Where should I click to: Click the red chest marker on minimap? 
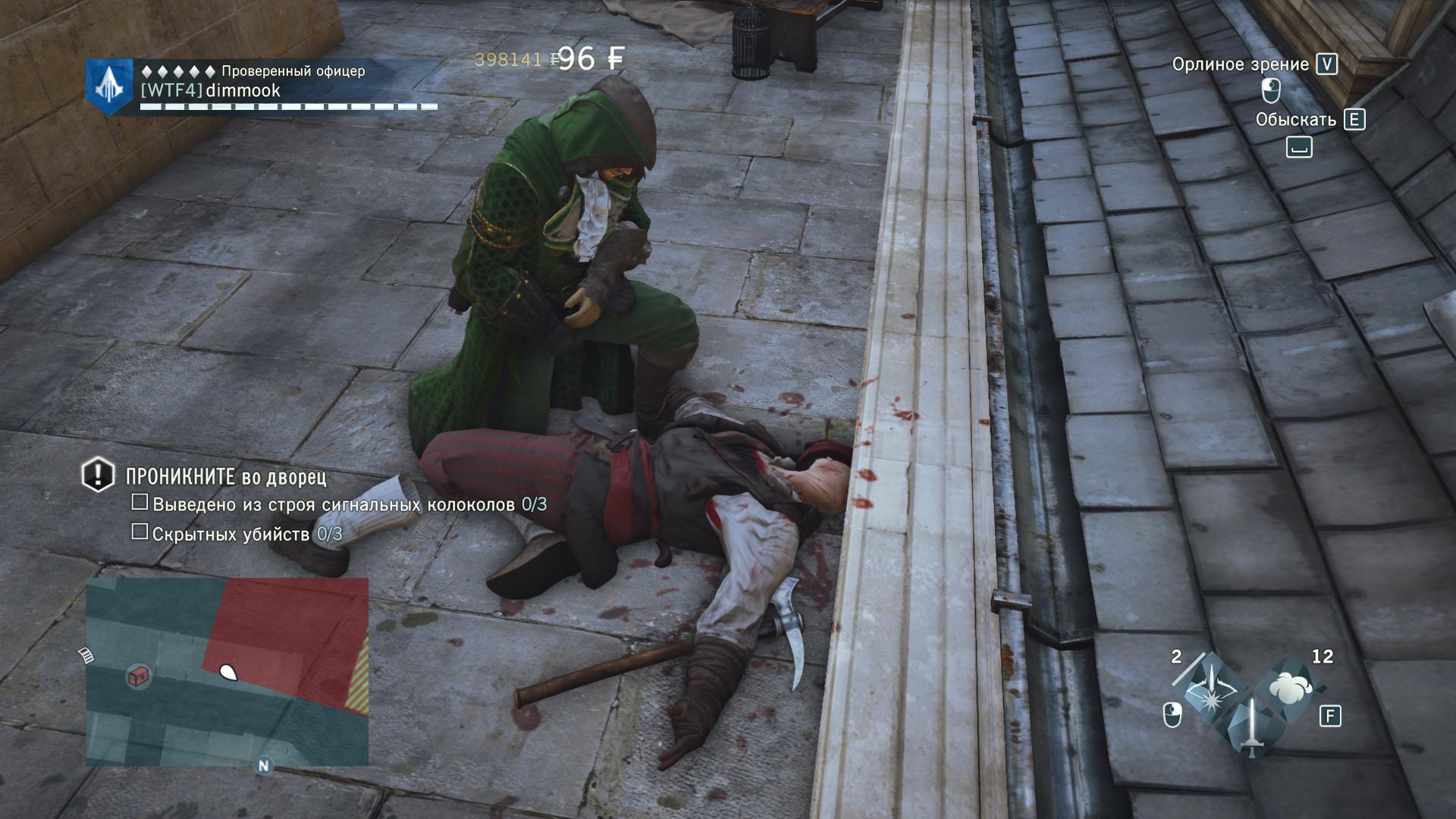tap(139, 676)
